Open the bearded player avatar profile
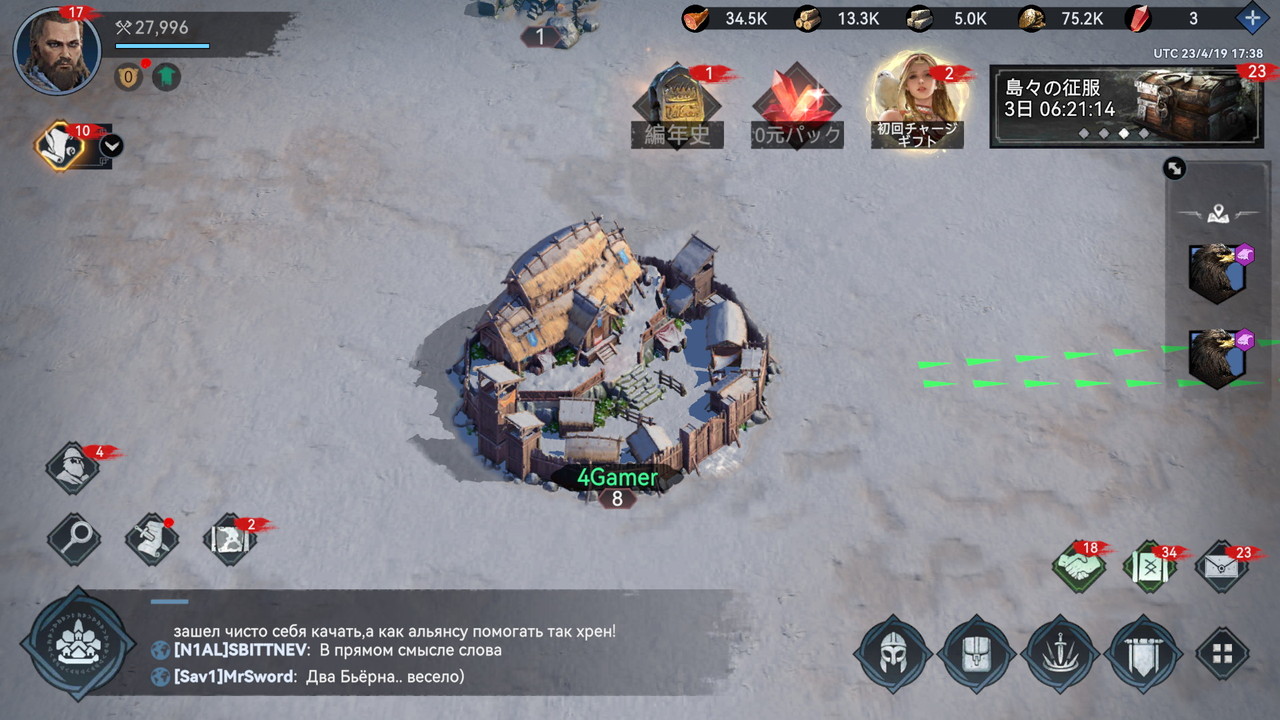This screenshot has height=720, width=1280. tap(57, 51)
